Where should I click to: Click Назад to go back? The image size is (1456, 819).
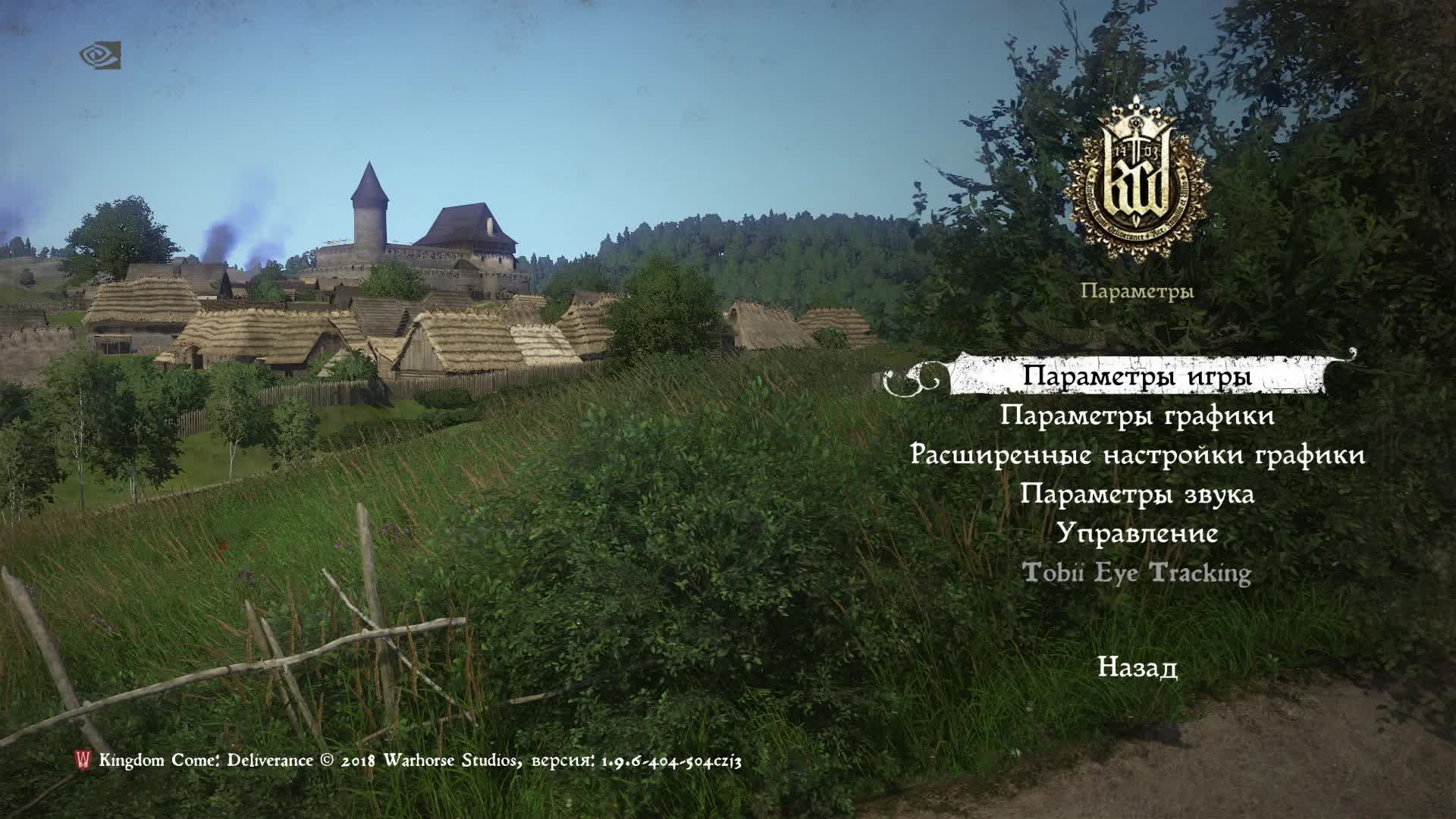1137,667
